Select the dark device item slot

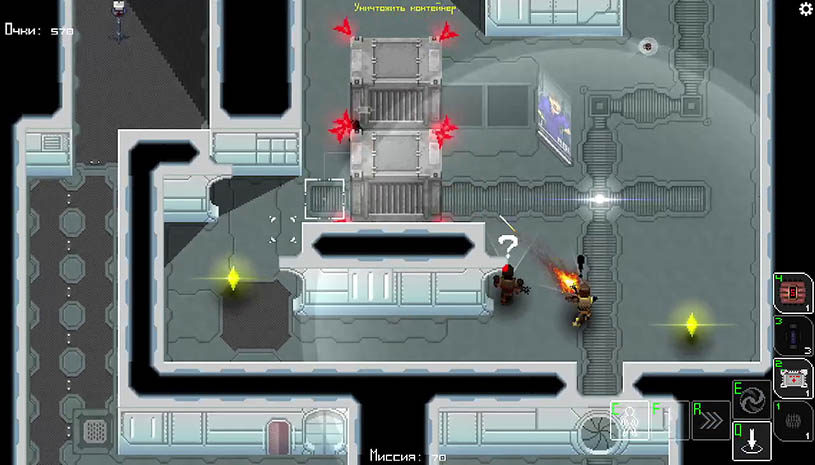794,336
